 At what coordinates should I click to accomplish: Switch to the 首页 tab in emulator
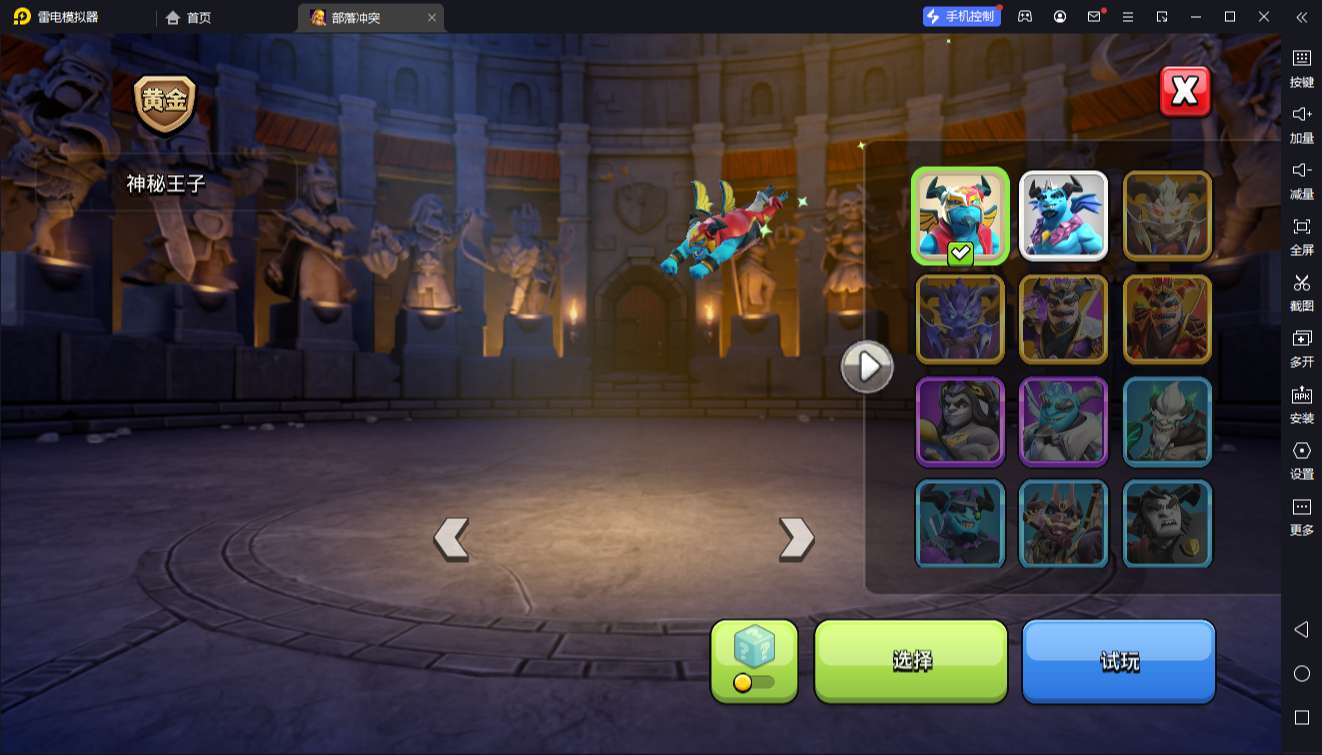[x=189, y=17]
